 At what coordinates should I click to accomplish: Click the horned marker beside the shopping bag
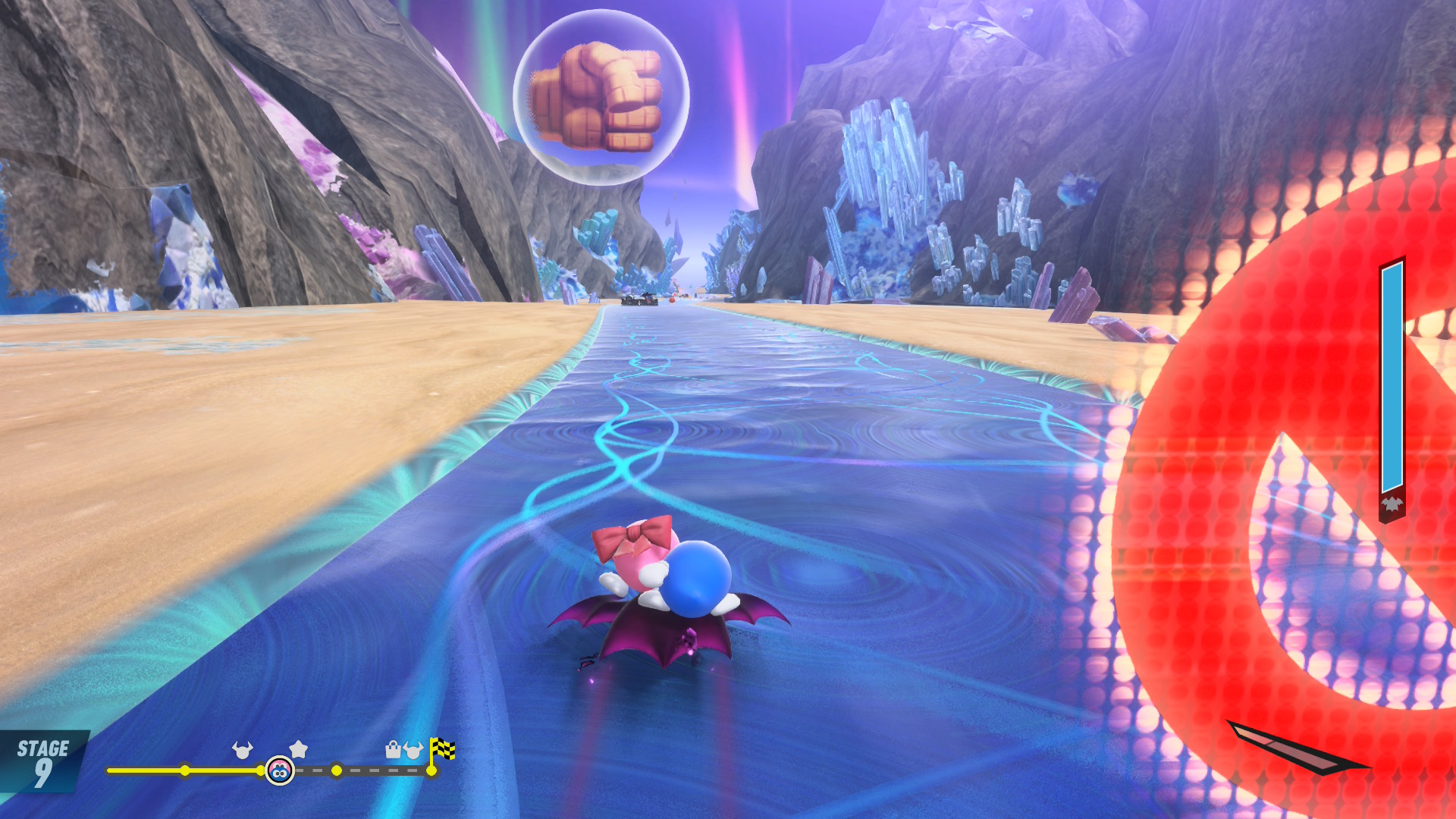(413, 750)
